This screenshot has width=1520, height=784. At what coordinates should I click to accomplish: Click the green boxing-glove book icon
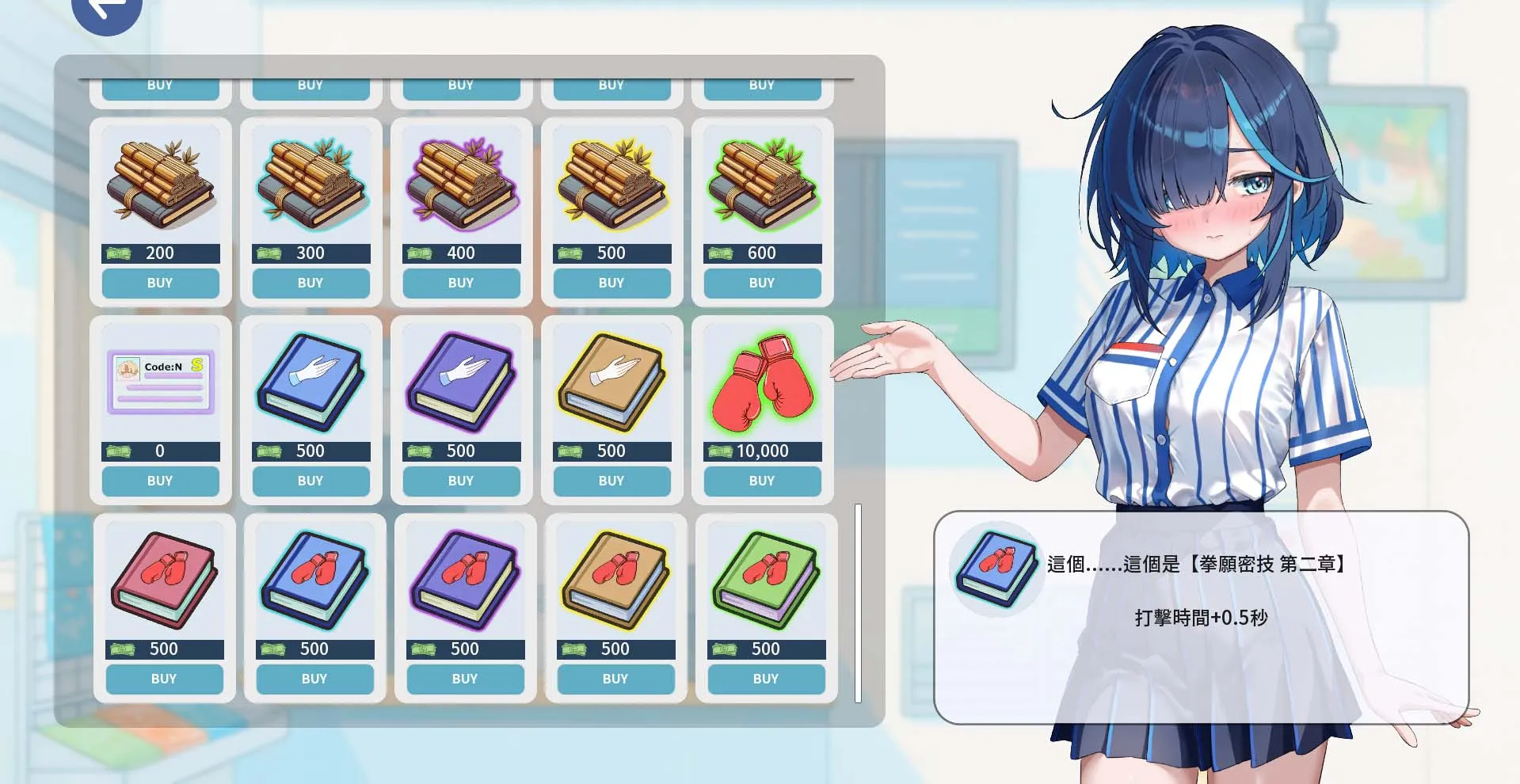point(764,580)
